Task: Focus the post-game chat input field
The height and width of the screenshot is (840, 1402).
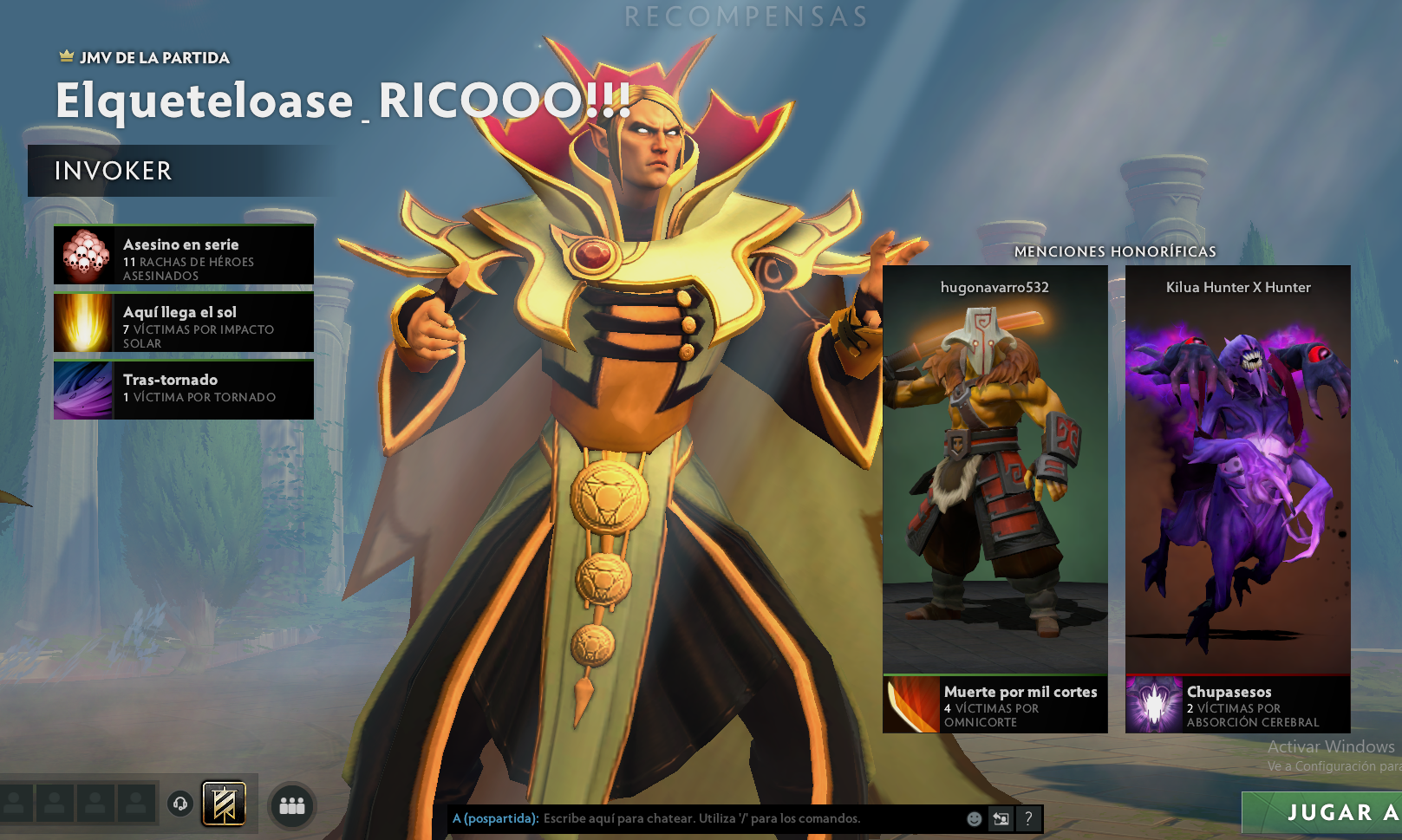Action: click(746, 818)
